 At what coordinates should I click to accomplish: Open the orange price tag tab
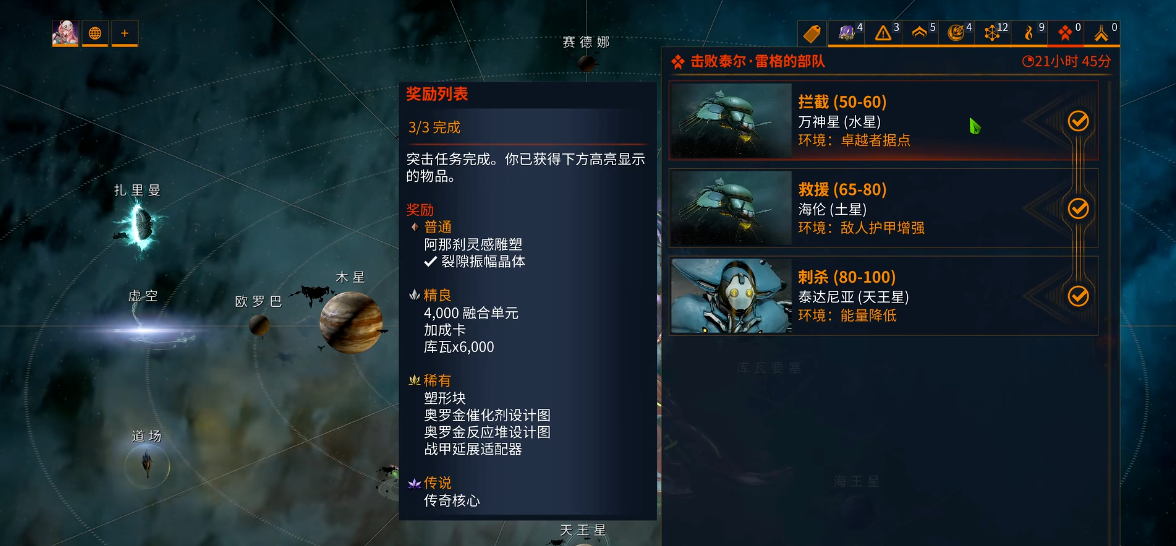pyautogui.click(x=812, y=33)
